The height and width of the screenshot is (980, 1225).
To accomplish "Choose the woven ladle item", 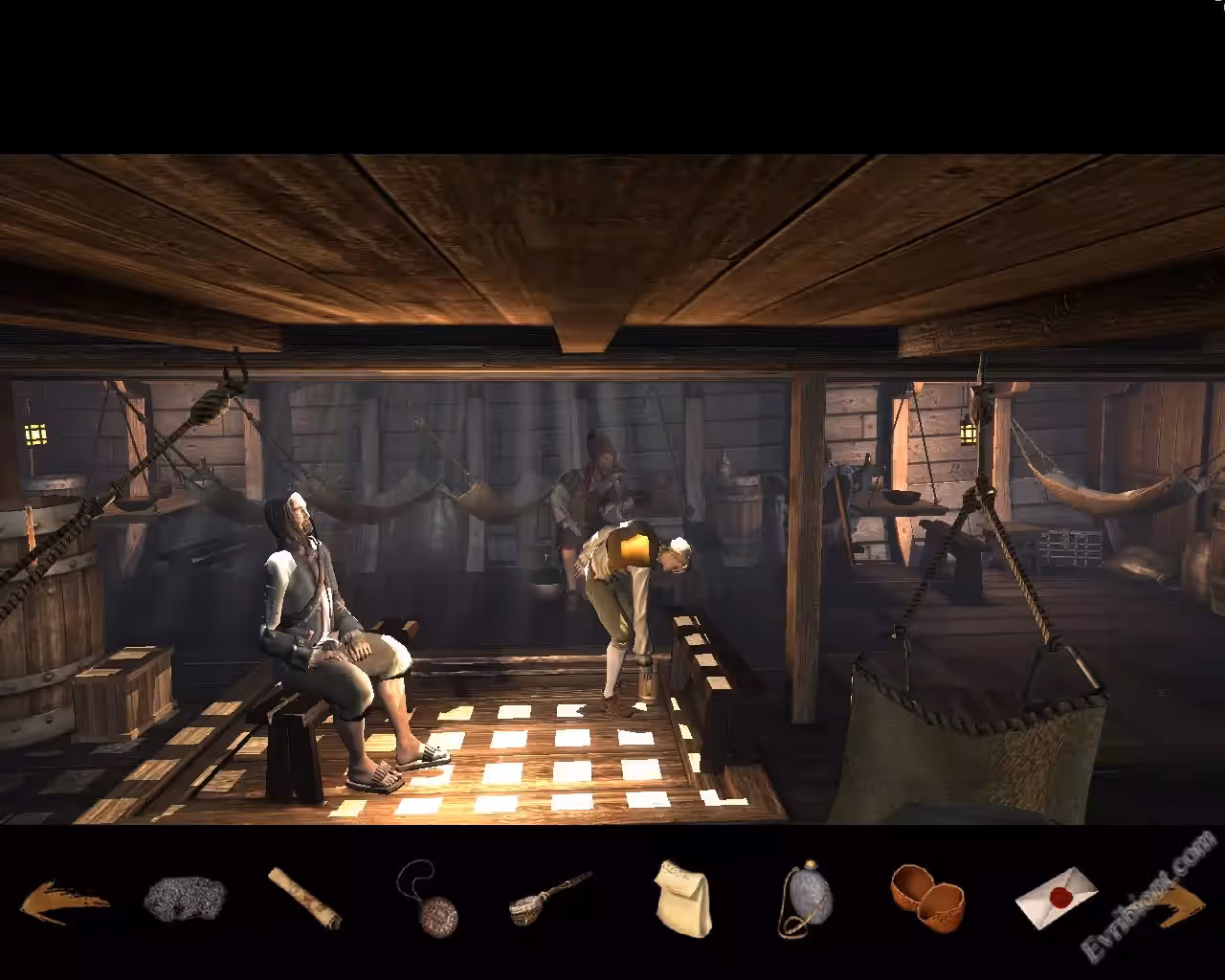I will (548, 899).
